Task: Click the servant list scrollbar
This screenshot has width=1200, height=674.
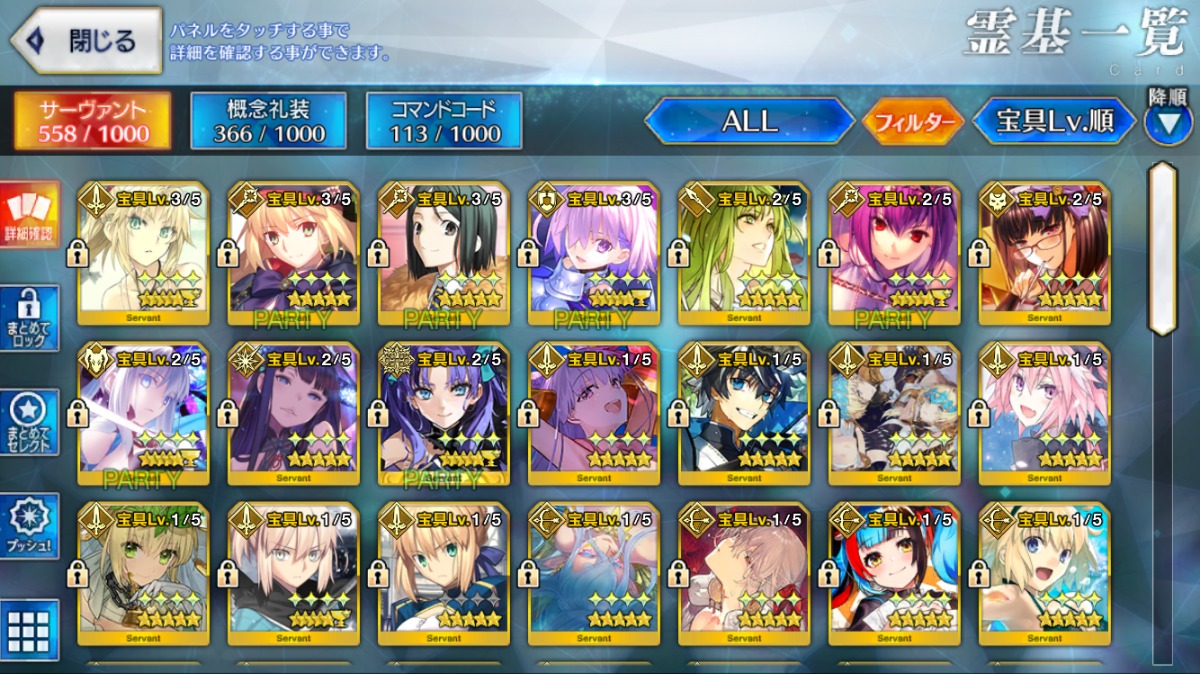Action: coord(1161,248)
